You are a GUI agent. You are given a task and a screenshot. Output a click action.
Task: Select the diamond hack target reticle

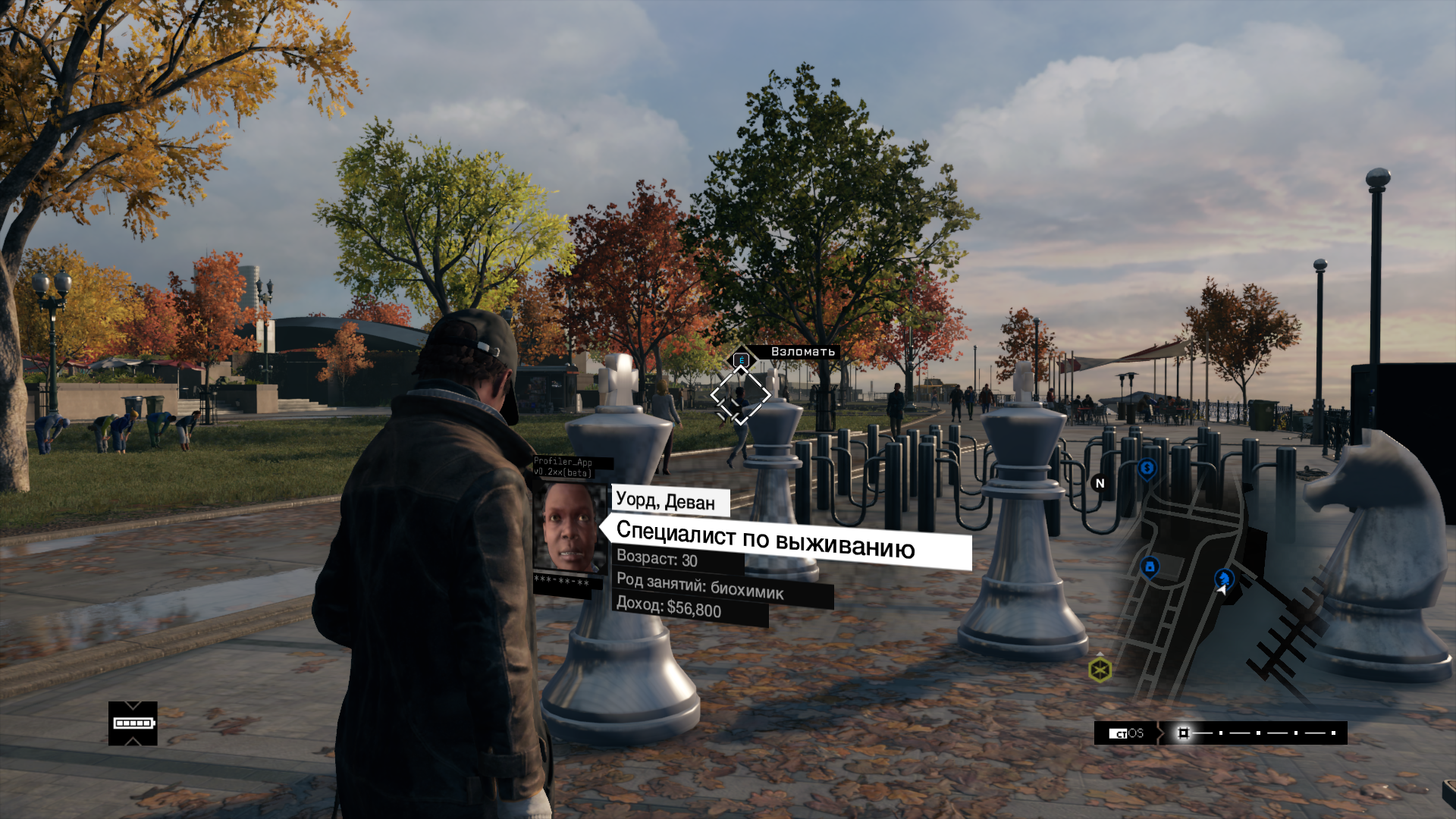[740, 395]
